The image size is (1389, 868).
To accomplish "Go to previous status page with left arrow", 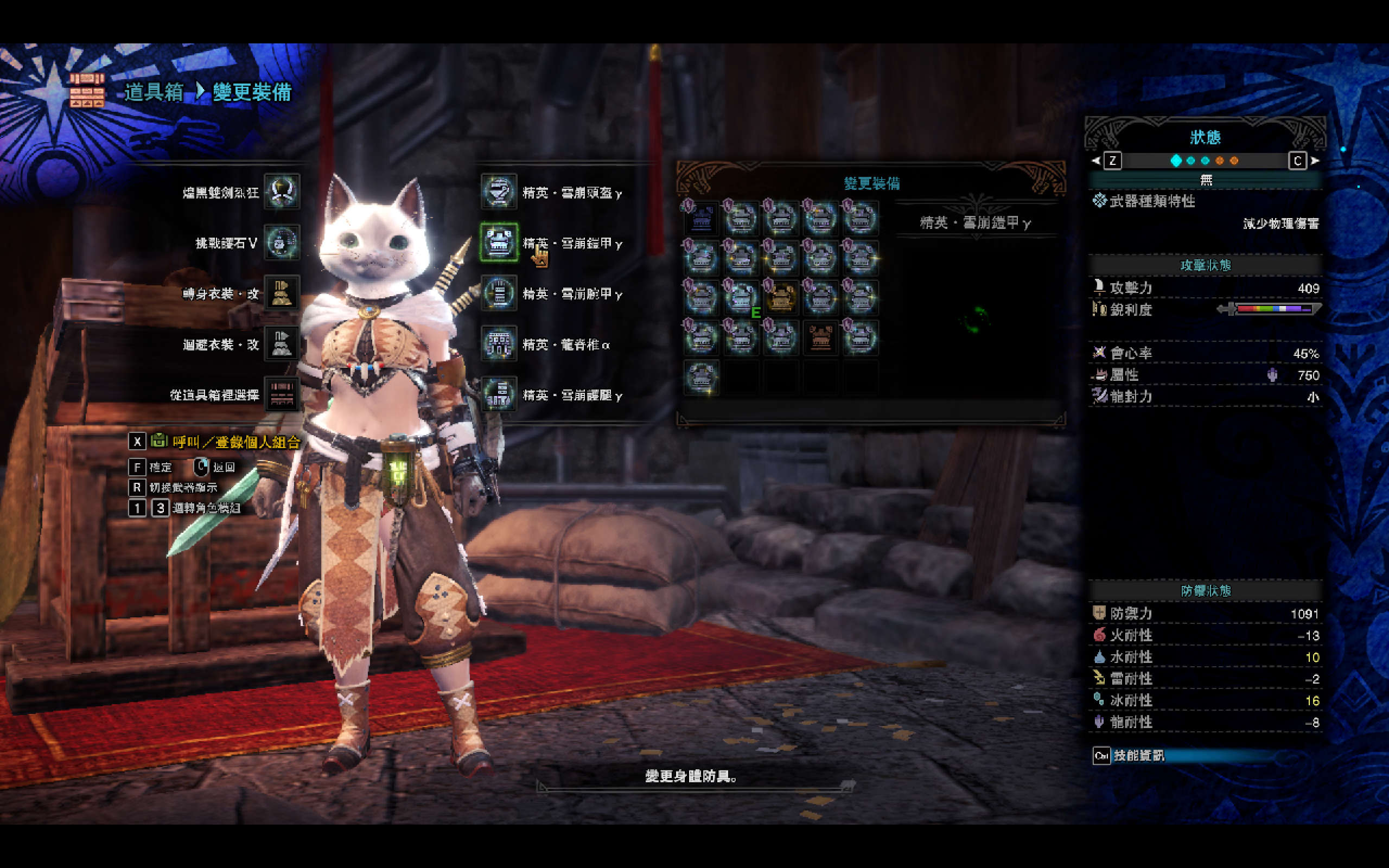I will tap(1096, 161).
